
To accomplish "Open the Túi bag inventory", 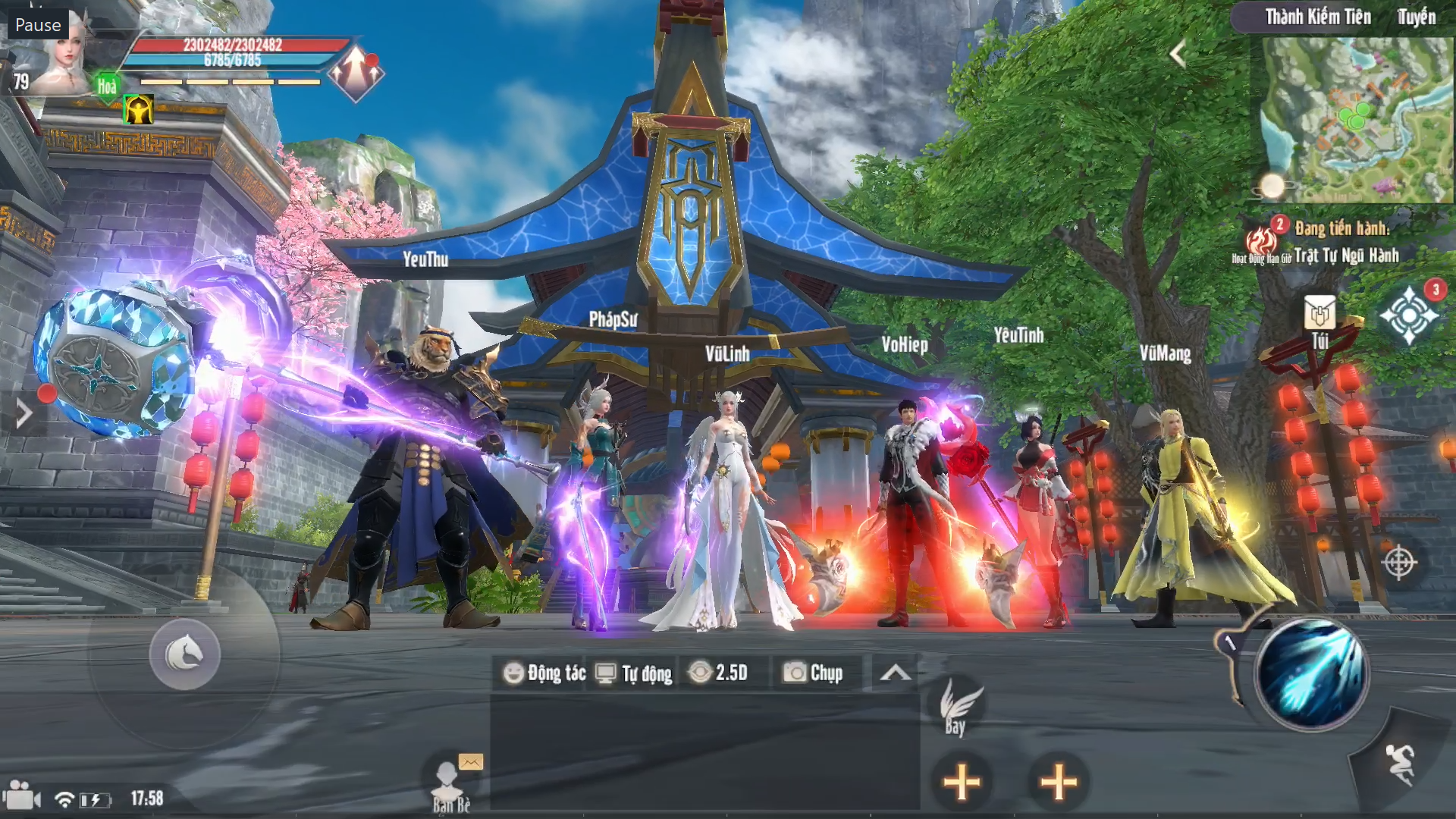I will (1319, 321).
